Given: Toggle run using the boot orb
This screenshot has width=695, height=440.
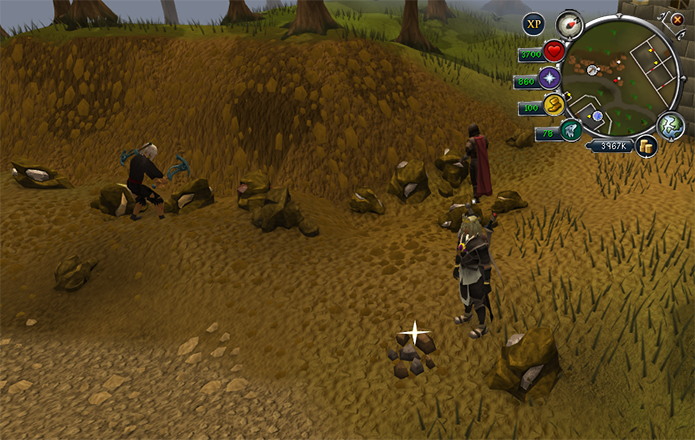Looking at the screenshot, I should (x=553, y=106).
